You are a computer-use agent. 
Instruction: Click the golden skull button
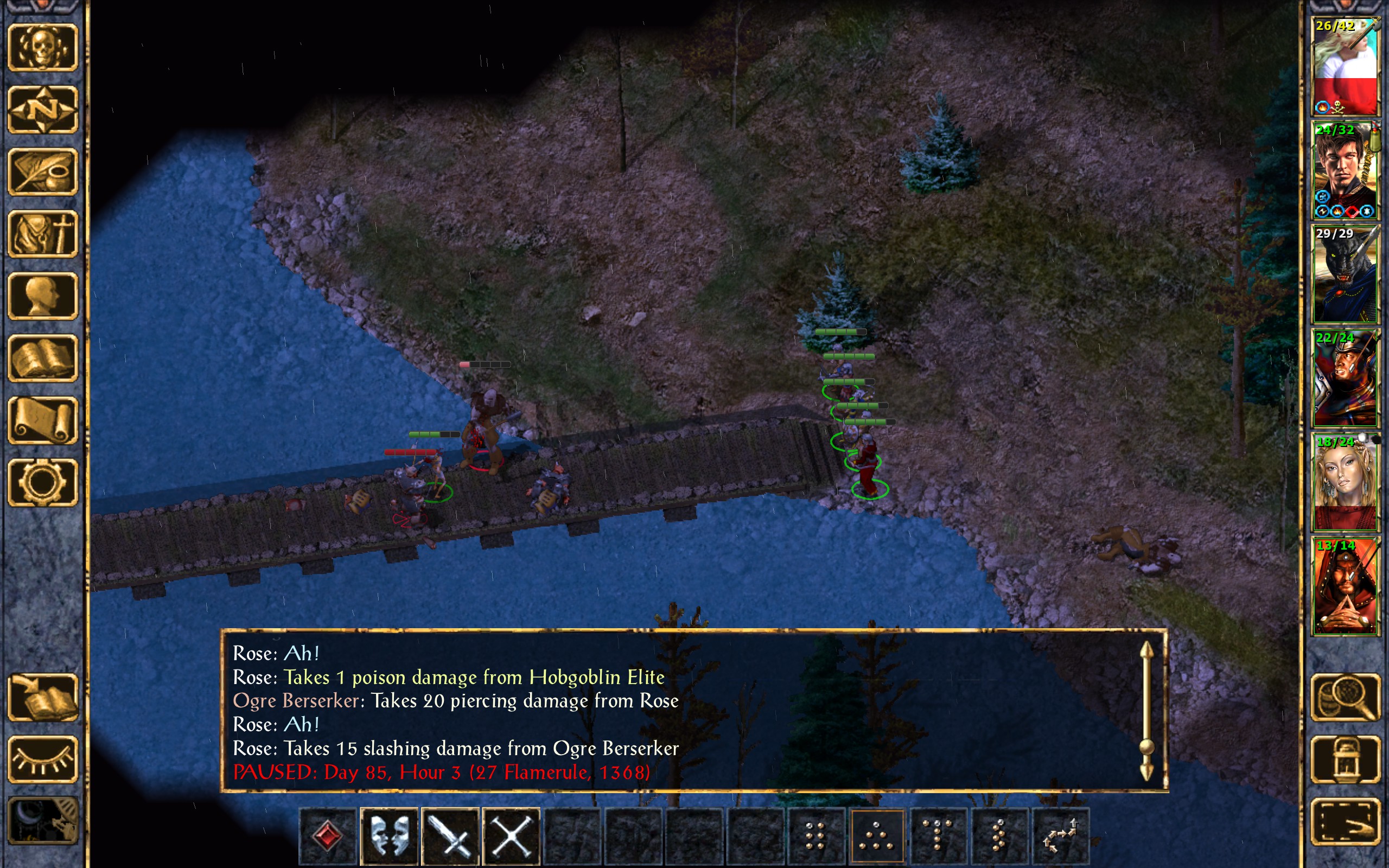point(43,48)
